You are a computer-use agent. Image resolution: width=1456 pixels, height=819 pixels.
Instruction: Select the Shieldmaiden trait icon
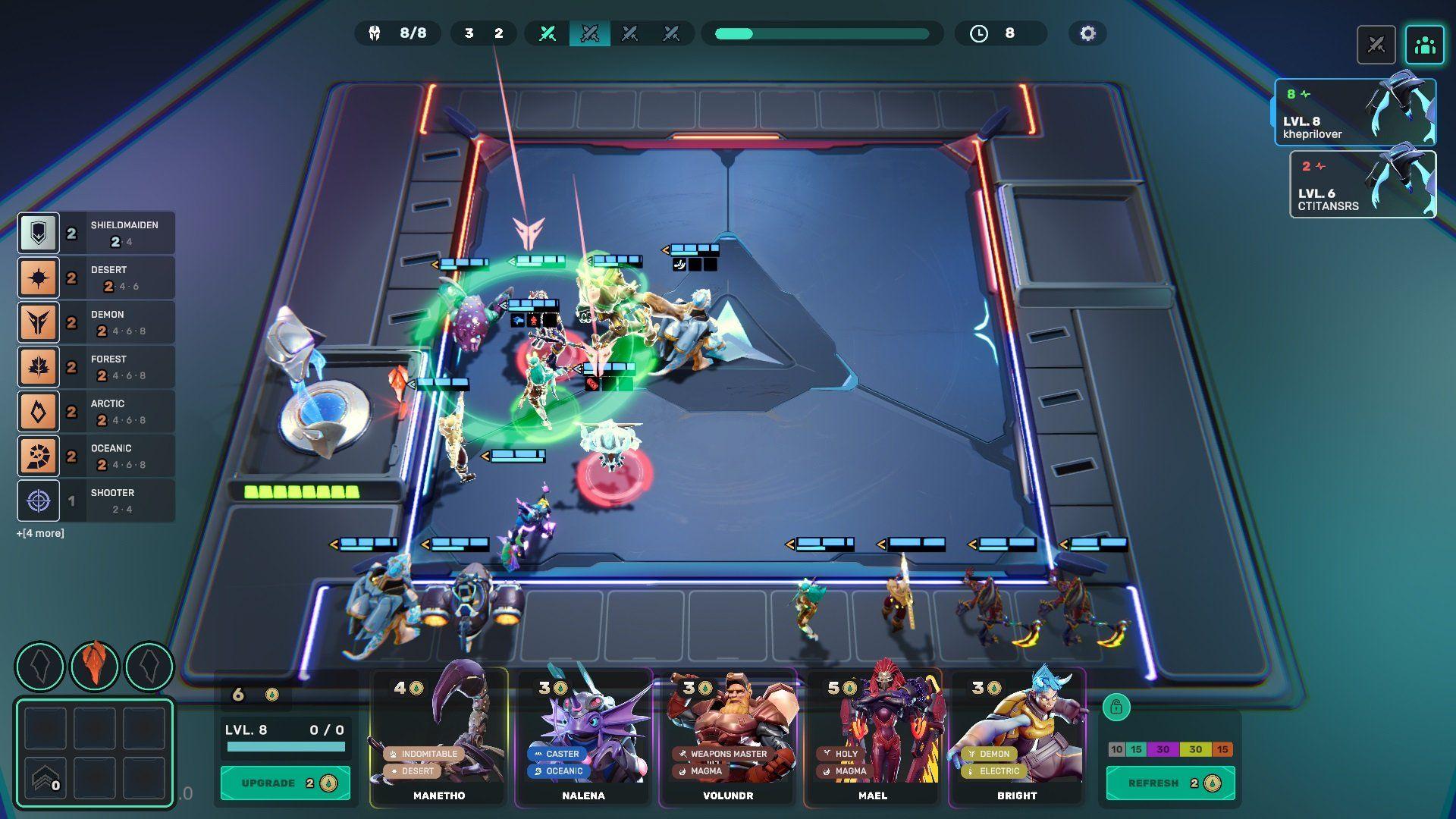point(39,232)
